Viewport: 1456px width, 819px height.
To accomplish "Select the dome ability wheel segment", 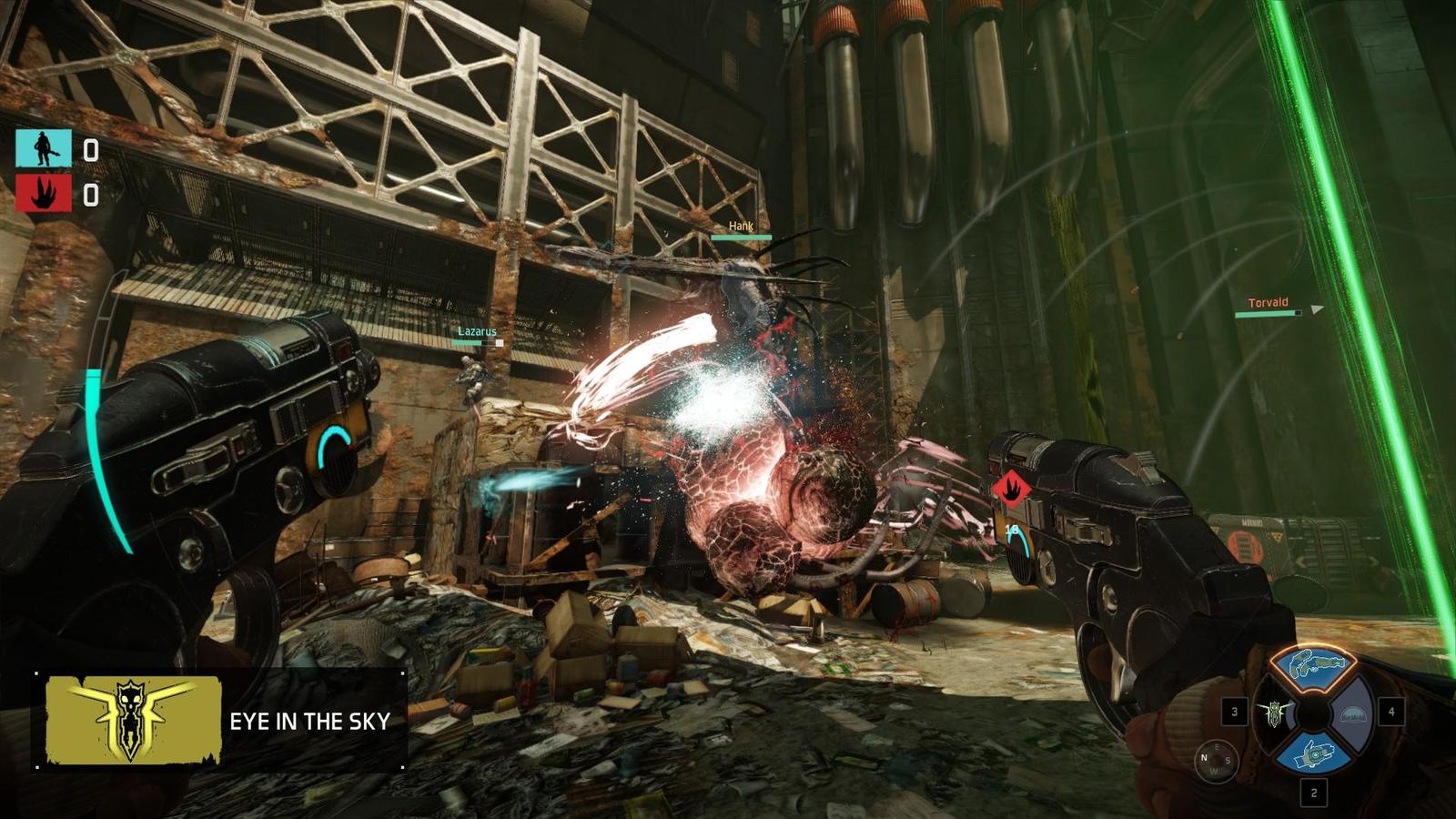I will click(x=1355, y=713).
